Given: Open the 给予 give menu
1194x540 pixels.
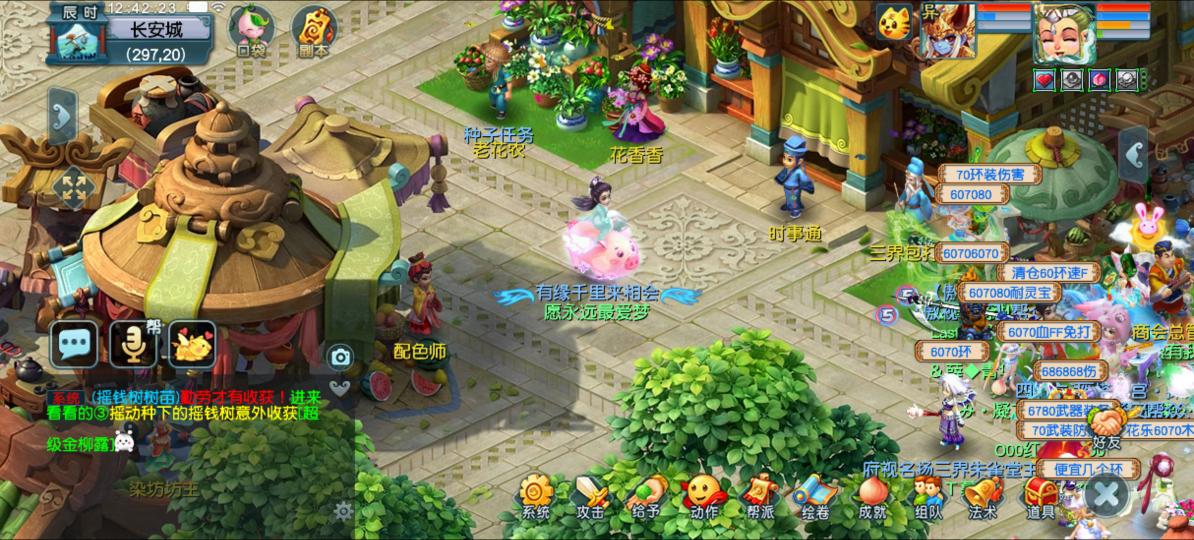Looking at the screenshot, I should [647, 495].
